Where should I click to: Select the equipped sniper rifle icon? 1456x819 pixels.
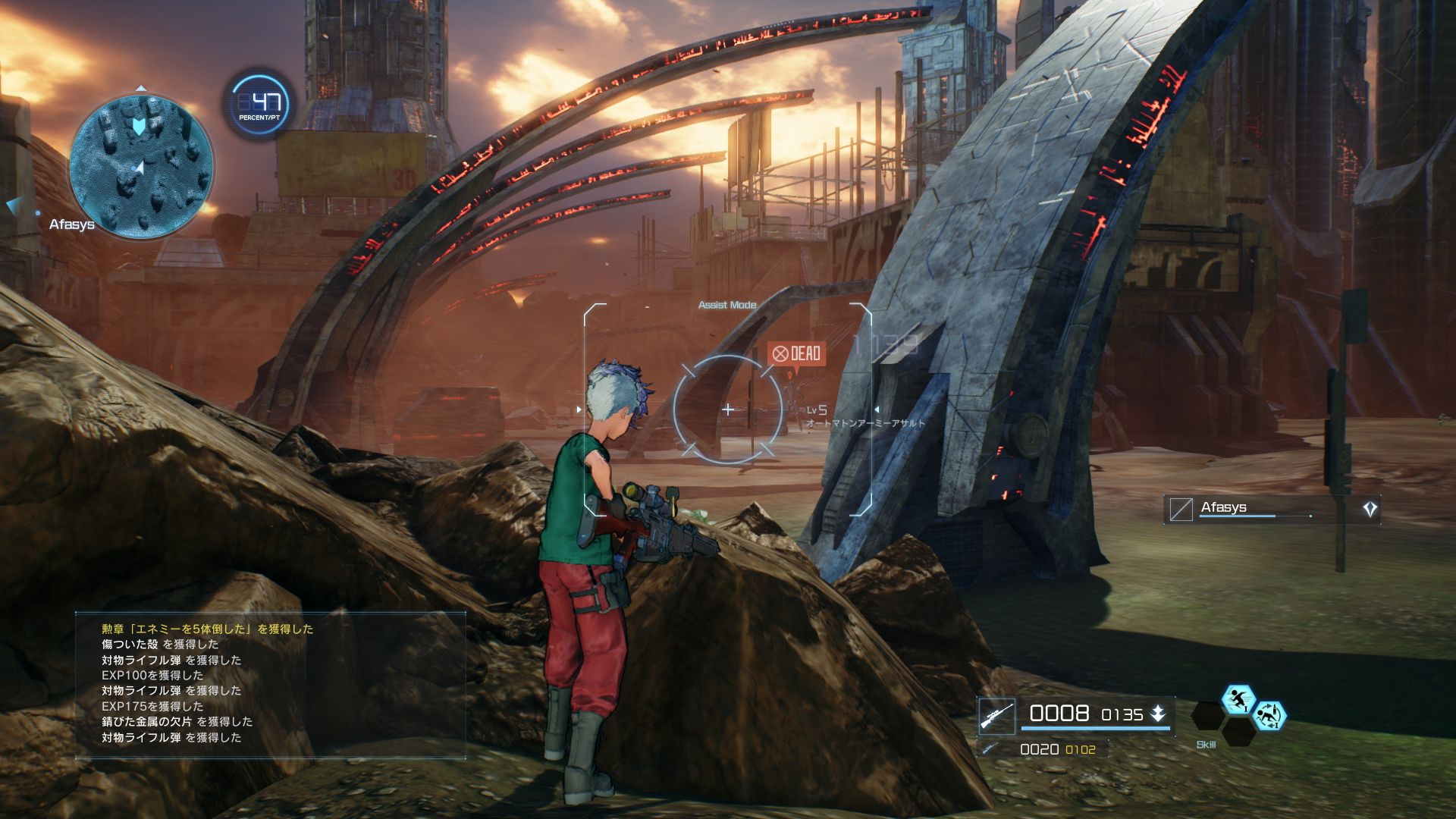pyautogui.click(x=996, y=715)
